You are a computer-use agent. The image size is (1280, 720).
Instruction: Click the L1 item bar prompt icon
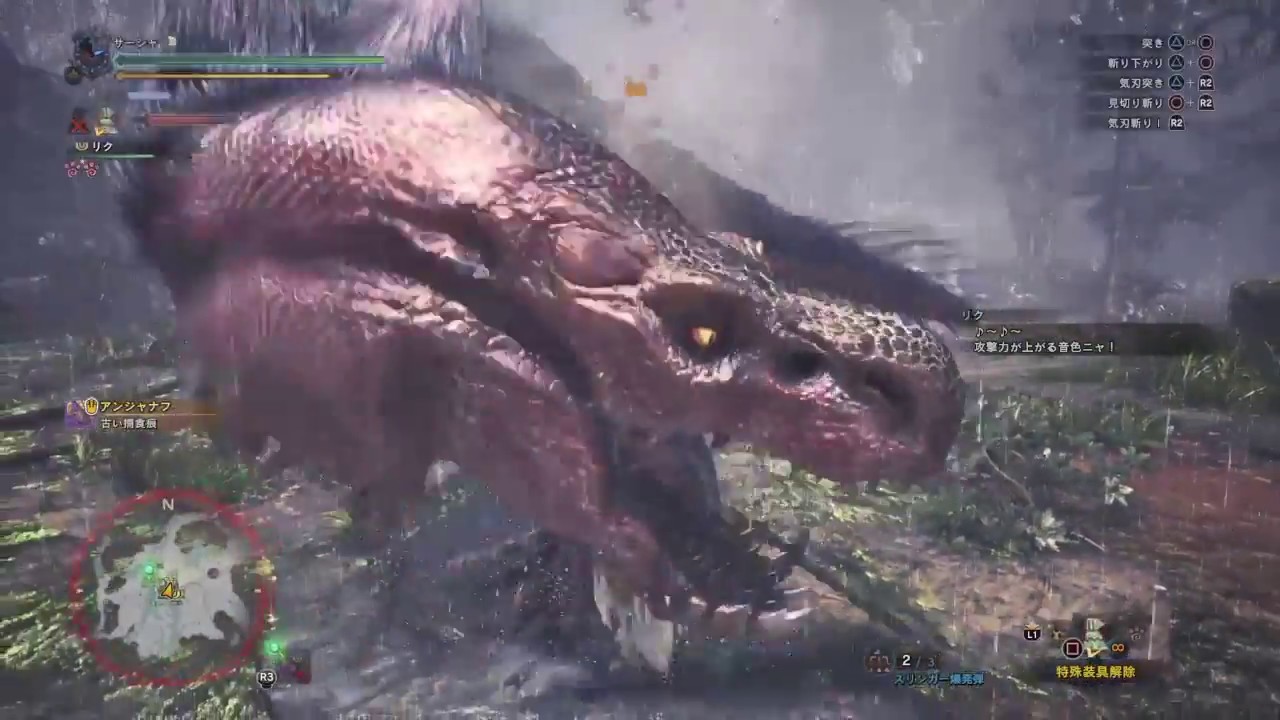pos(1032,634)
